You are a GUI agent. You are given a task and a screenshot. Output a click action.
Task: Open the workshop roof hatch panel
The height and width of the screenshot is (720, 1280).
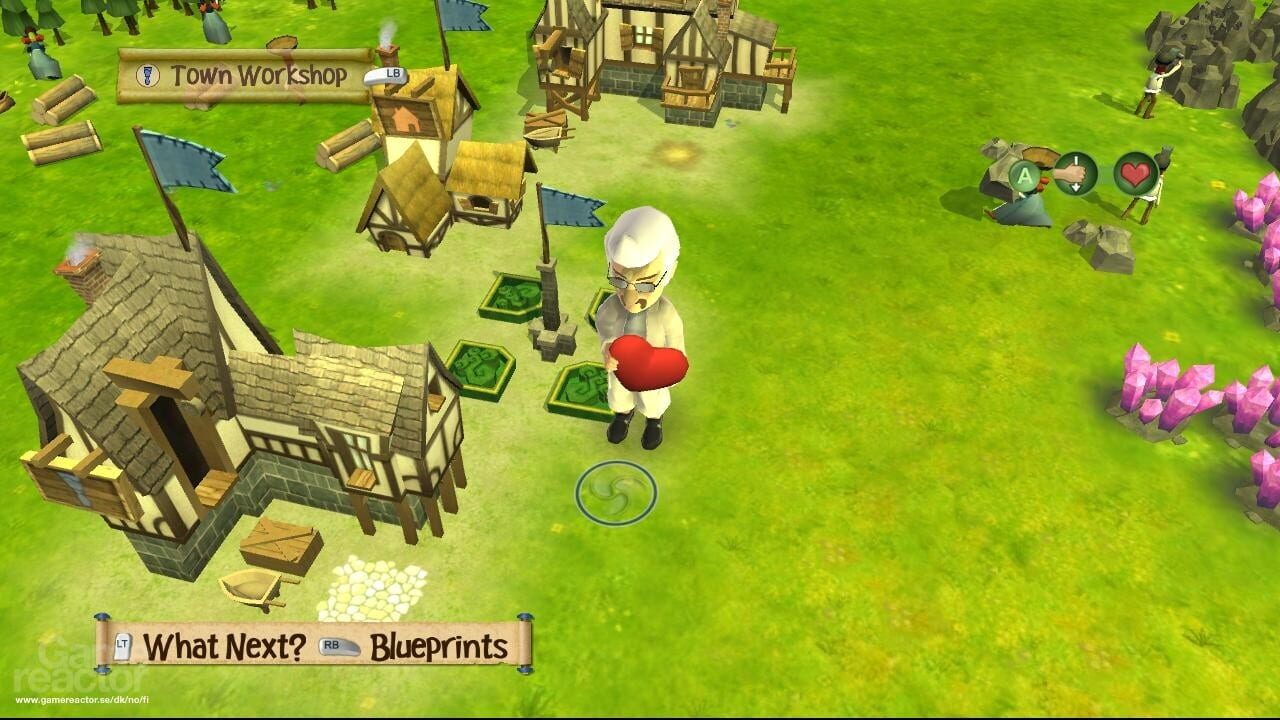pos(408,116)
